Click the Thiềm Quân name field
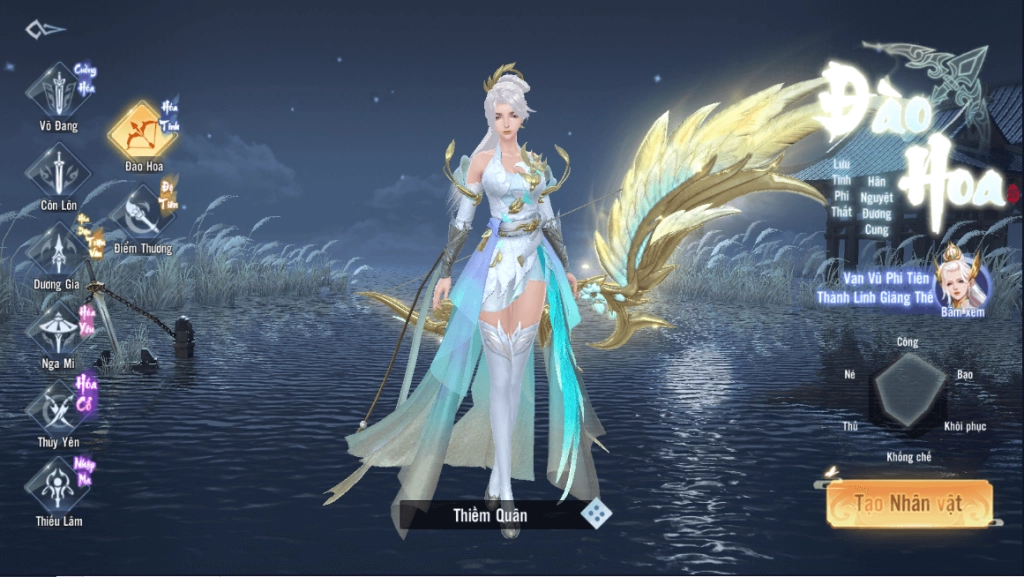This screenshot has width=1024, height=577. [x=488, y=515]
